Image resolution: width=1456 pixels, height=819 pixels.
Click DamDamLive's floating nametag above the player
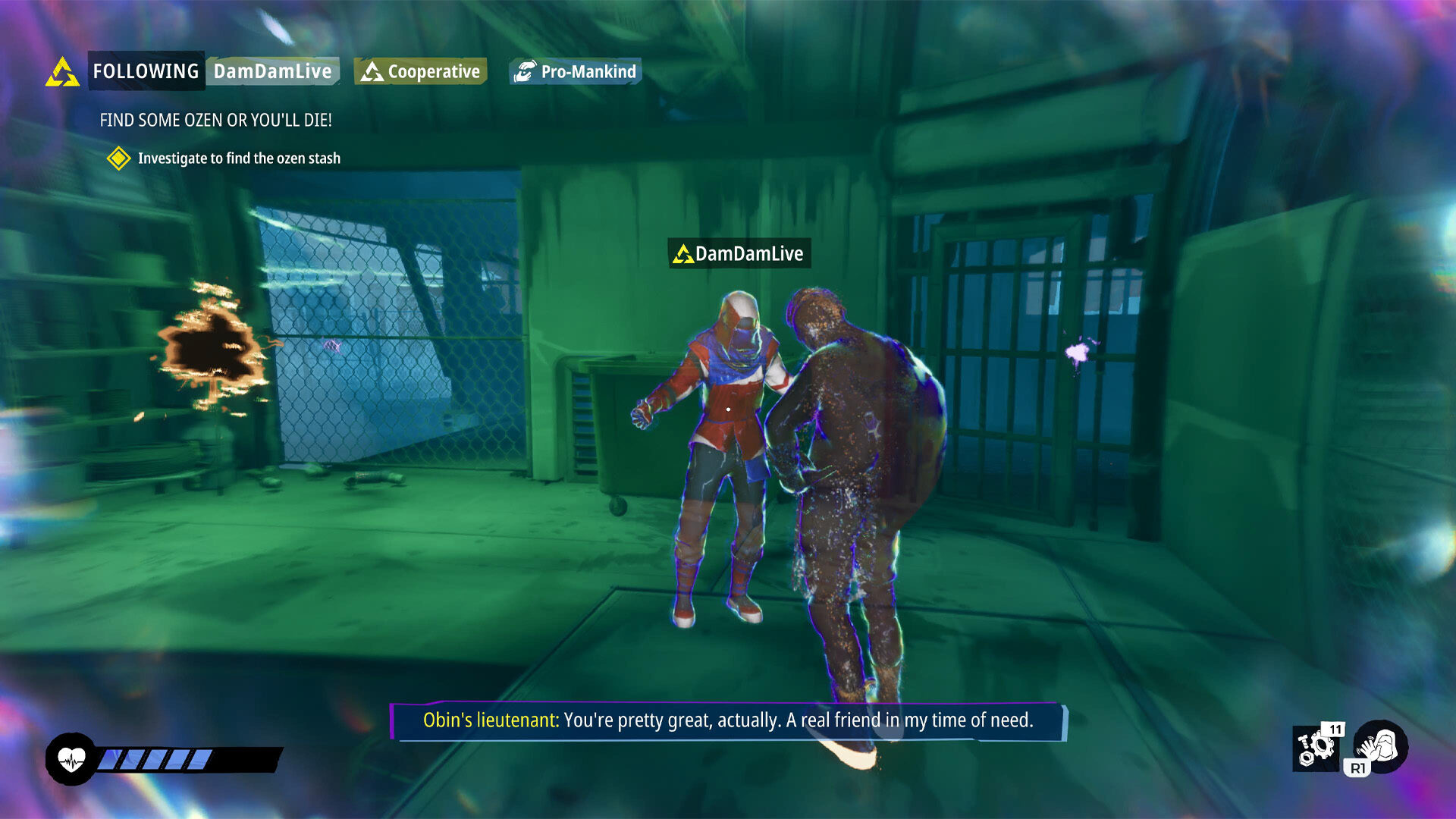[x=739, y=255]
